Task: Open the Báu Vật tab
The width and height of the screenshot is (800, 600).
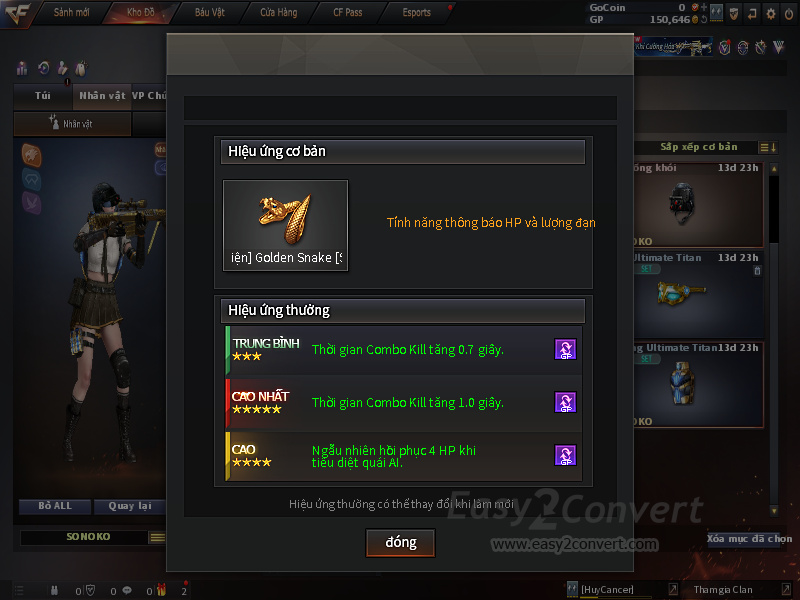Action: pos(210,12)
